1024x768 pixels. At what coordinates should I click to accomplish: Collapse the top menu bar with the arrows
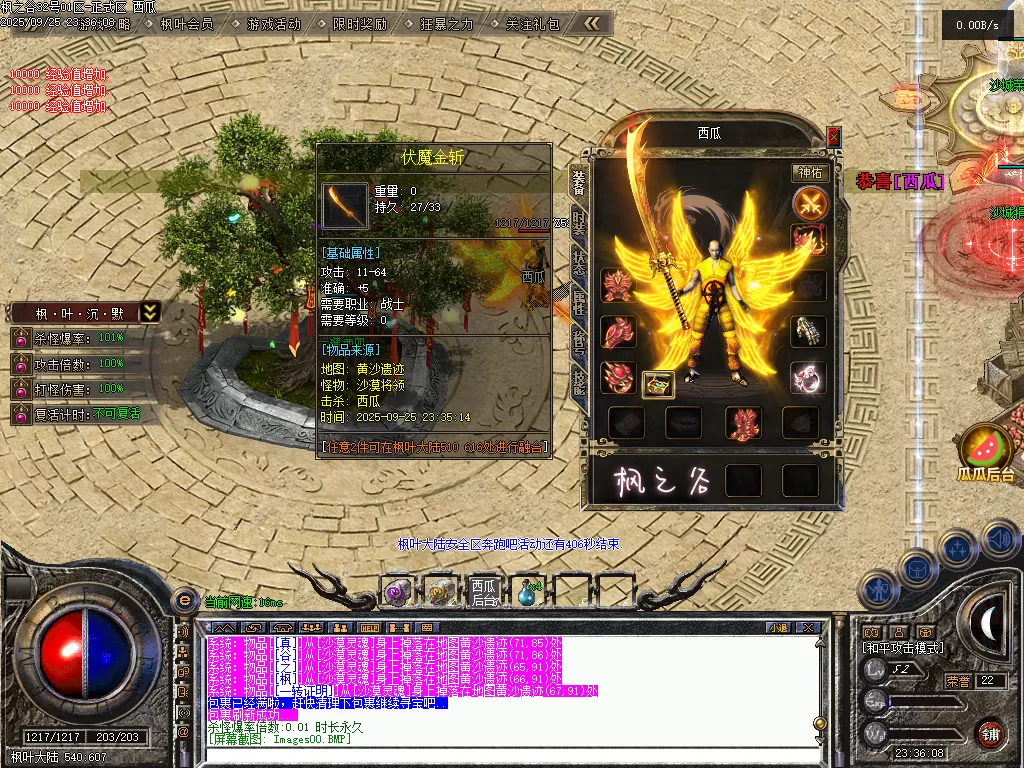point(593,23)
